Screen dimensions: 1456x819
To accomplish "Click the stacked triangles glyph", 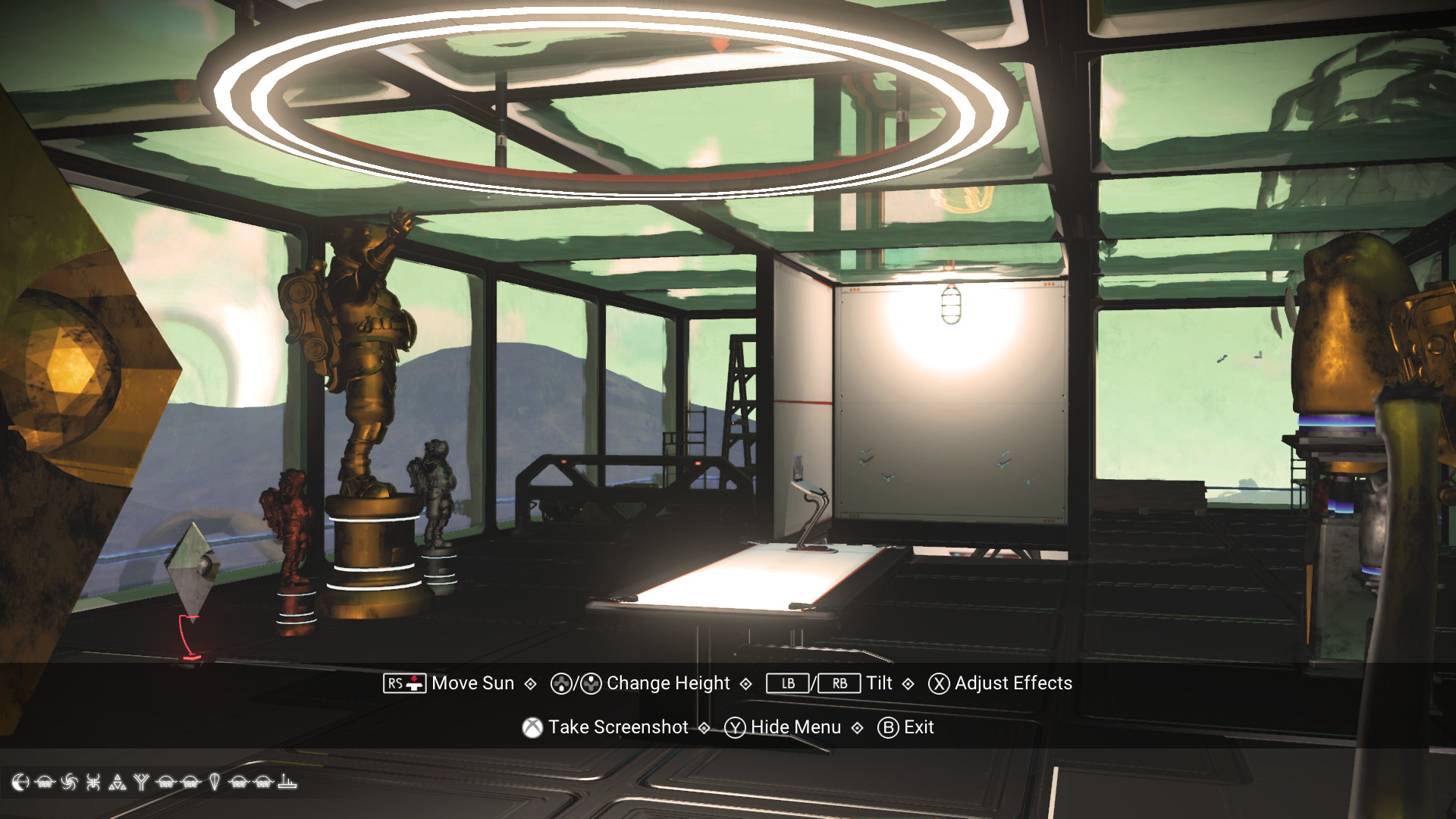I will (x=118, y=782).
